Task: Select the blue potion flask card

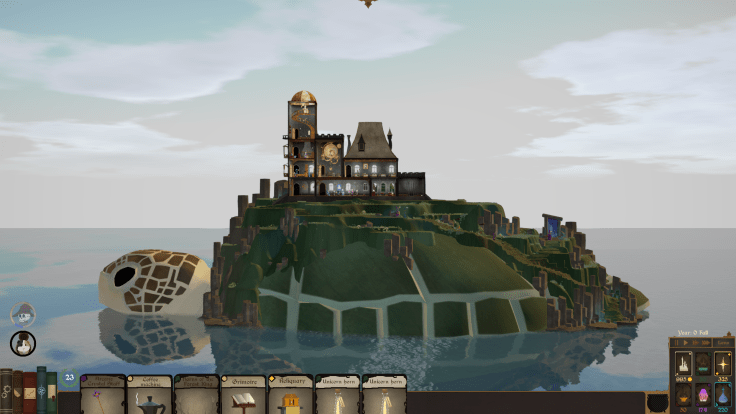Action: 723,392
